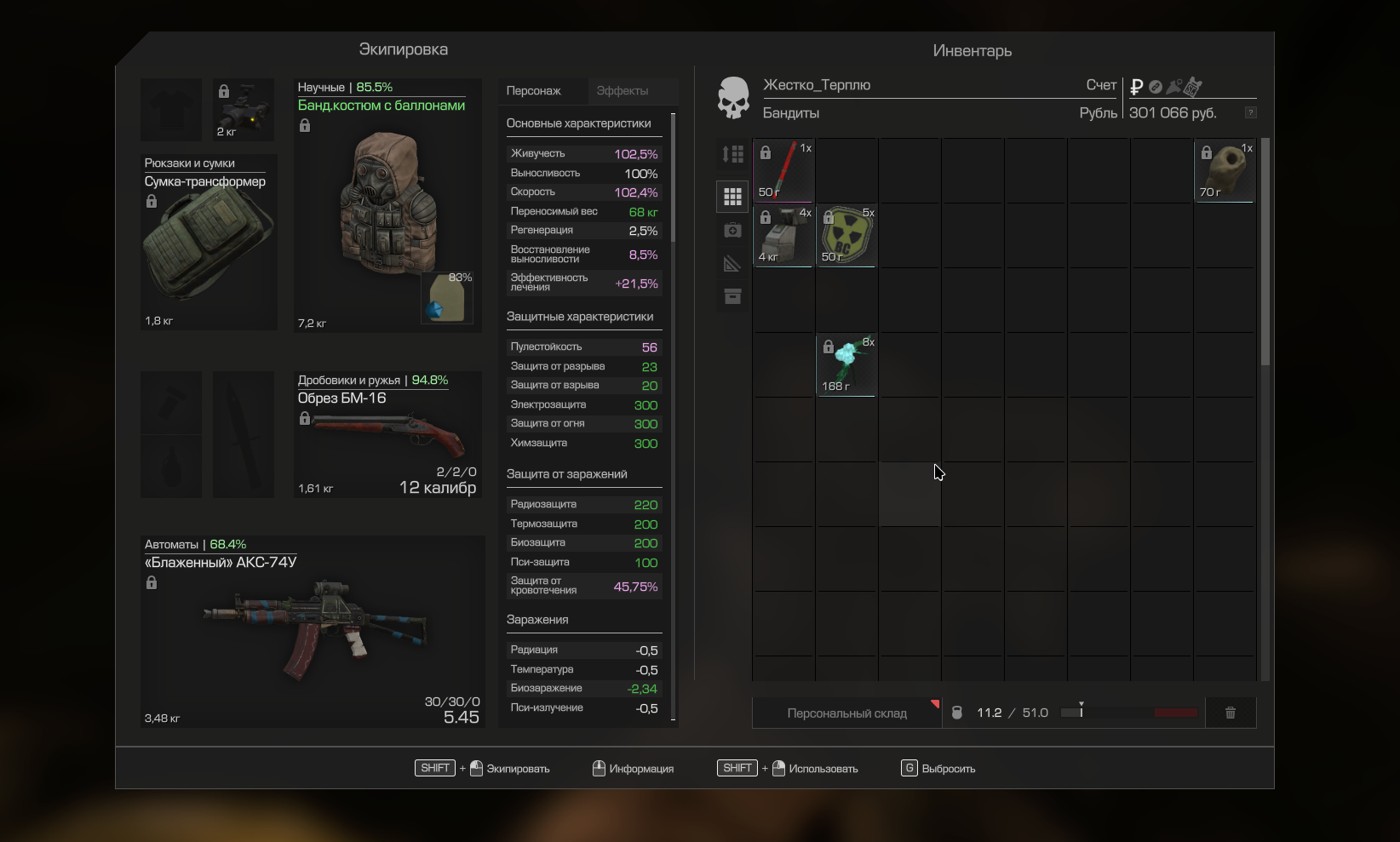Pick the skull-like artifact item
This screenshot has height=842, width=1400.
1225,169
